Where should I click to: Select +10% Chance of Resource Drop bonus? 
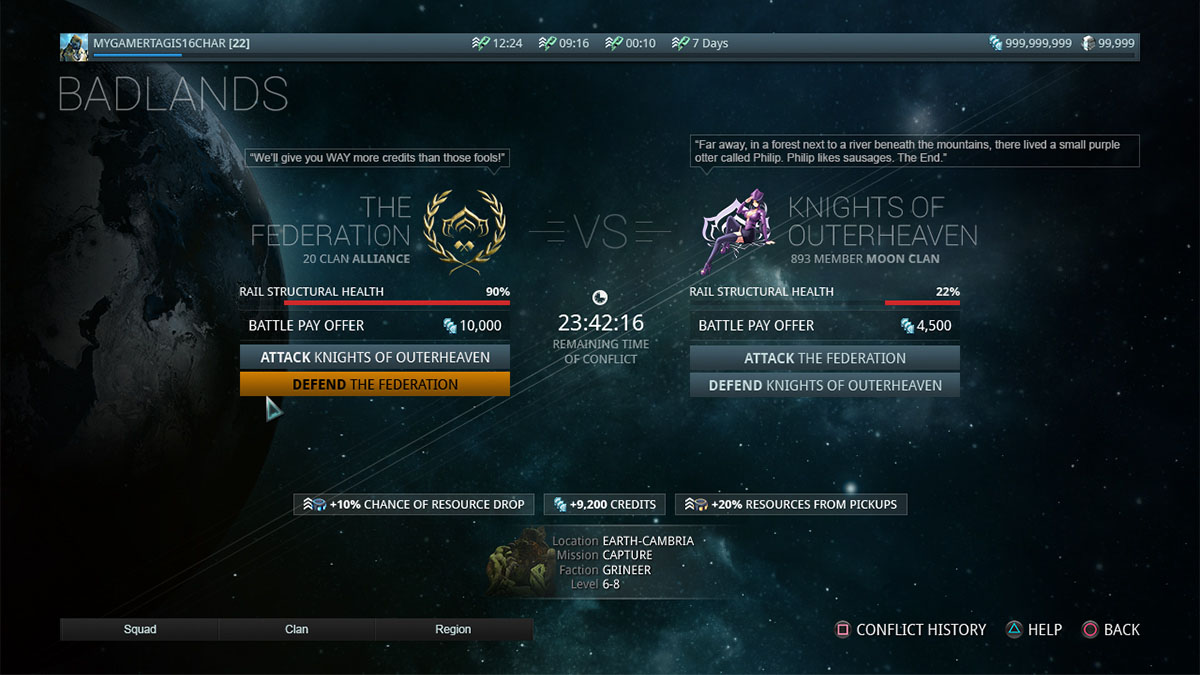(x=414, y=504)
